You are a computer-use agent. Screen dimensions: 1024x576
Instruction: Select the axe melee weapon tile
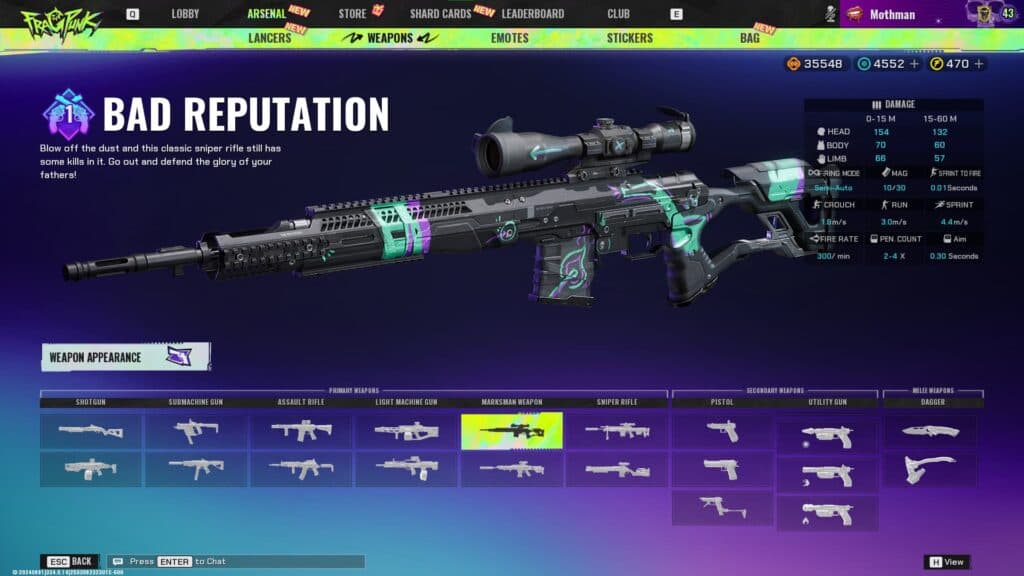coord(930,469)
